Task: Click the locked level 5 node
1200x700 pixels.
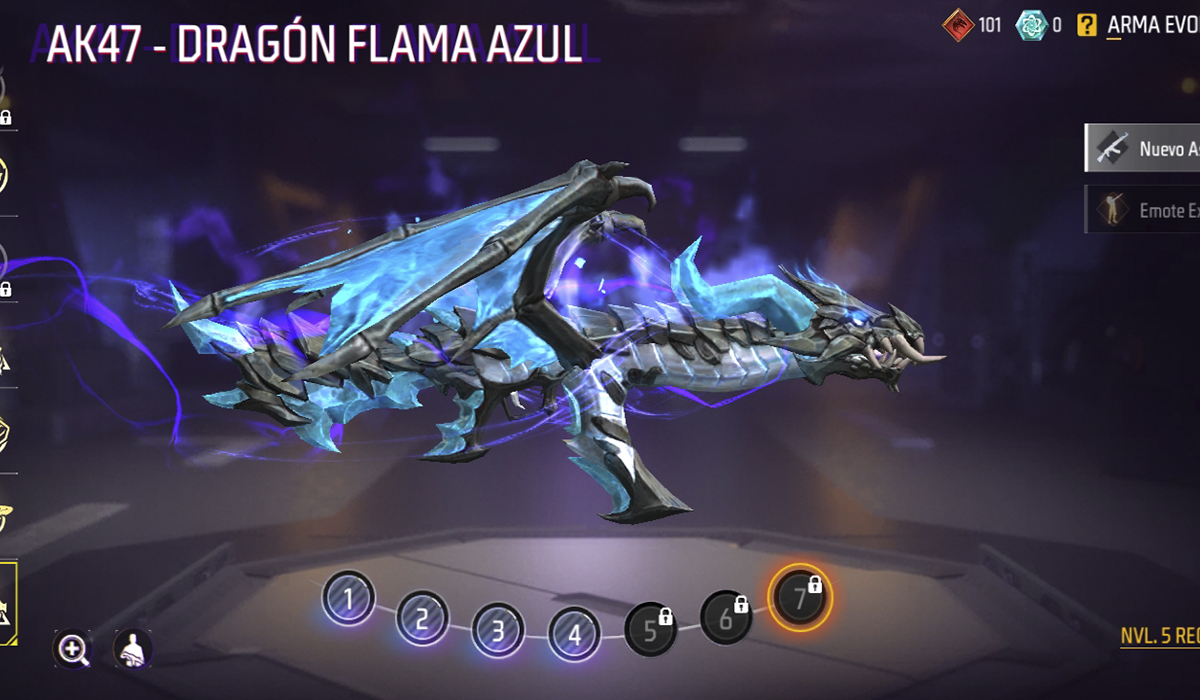Action: click(x=651, y=630)
